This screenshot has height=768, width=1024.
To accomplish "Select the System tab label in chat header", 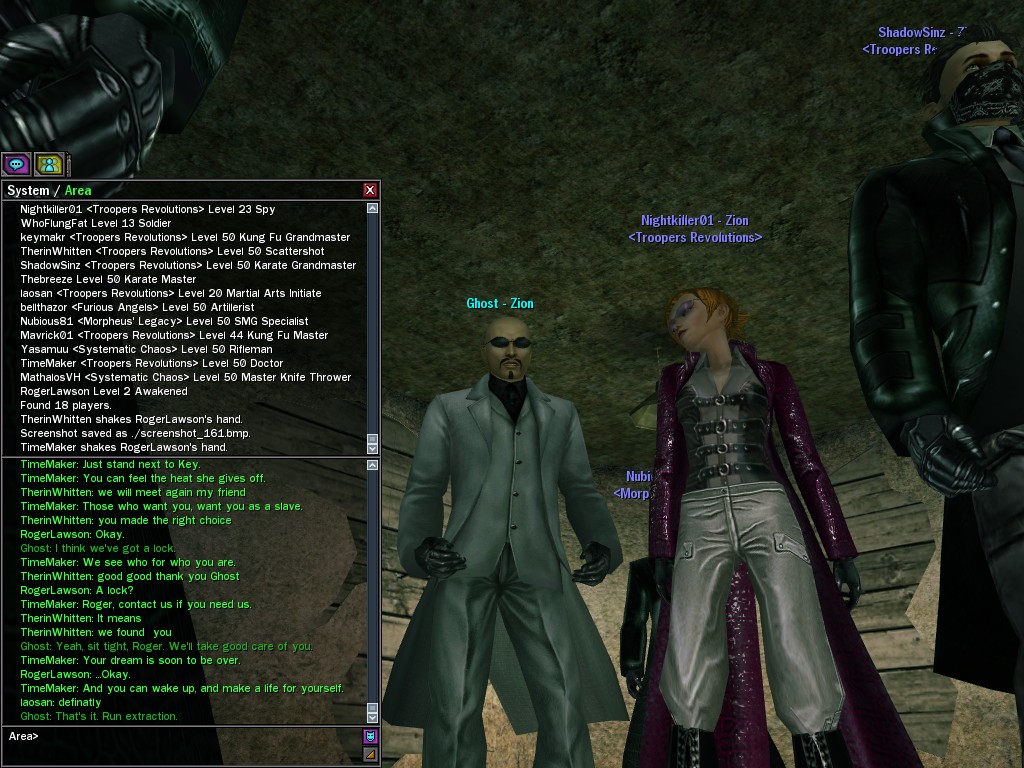I will pyautogui.click(x=28, y=190).
